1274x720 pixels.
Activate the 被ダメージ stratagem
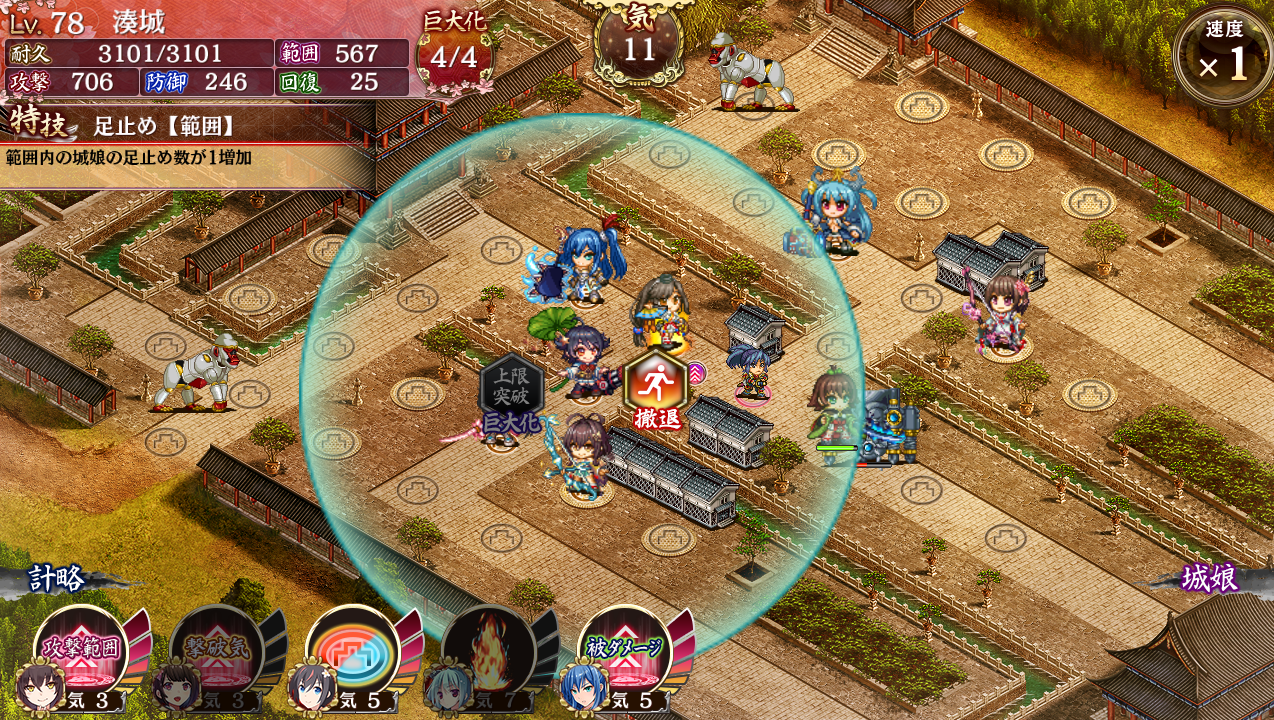(x=625, y=651)
